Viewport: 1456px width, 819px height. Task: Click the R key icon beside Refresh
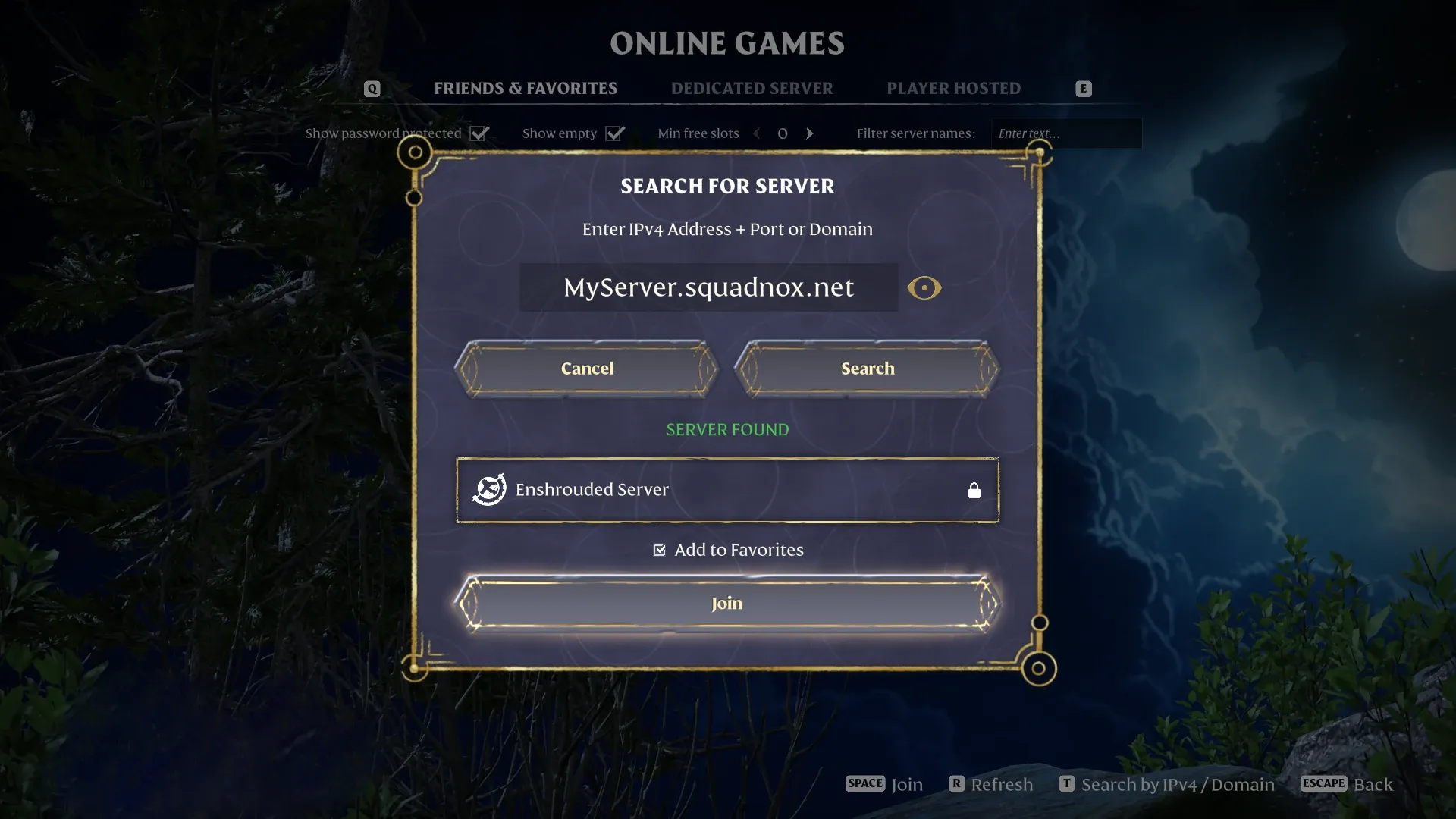[958, 784]
